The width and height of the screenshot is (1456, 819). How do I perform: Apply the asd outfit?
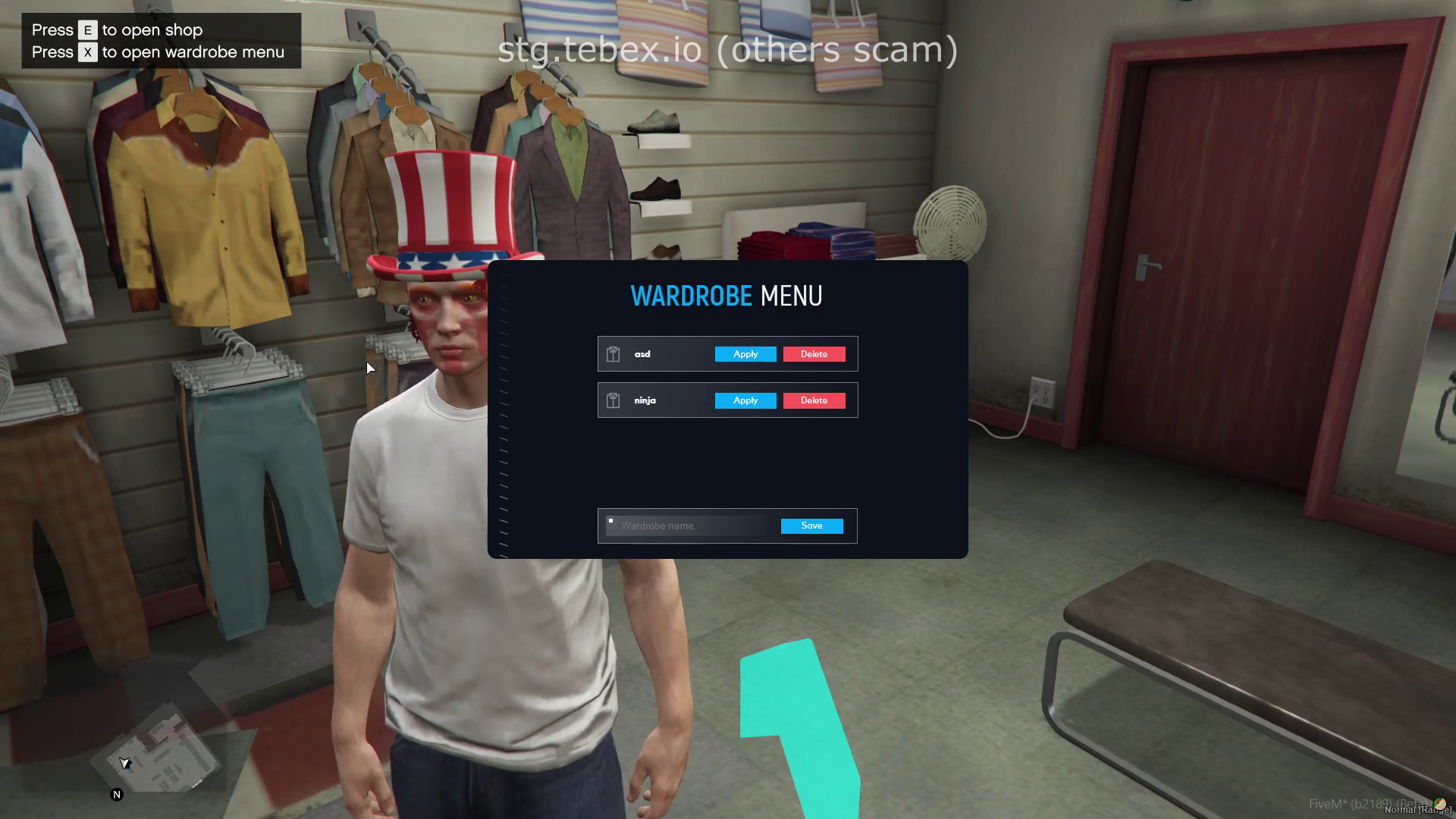click(x=745, y=353)
